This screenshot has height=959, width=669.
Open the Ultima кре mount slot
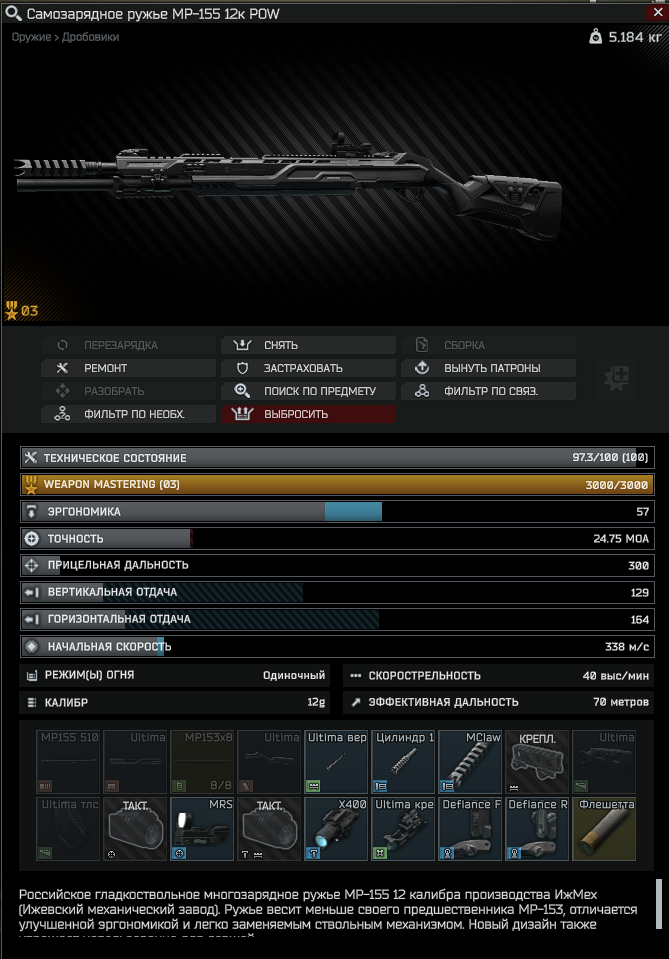[x=402, y=829]
